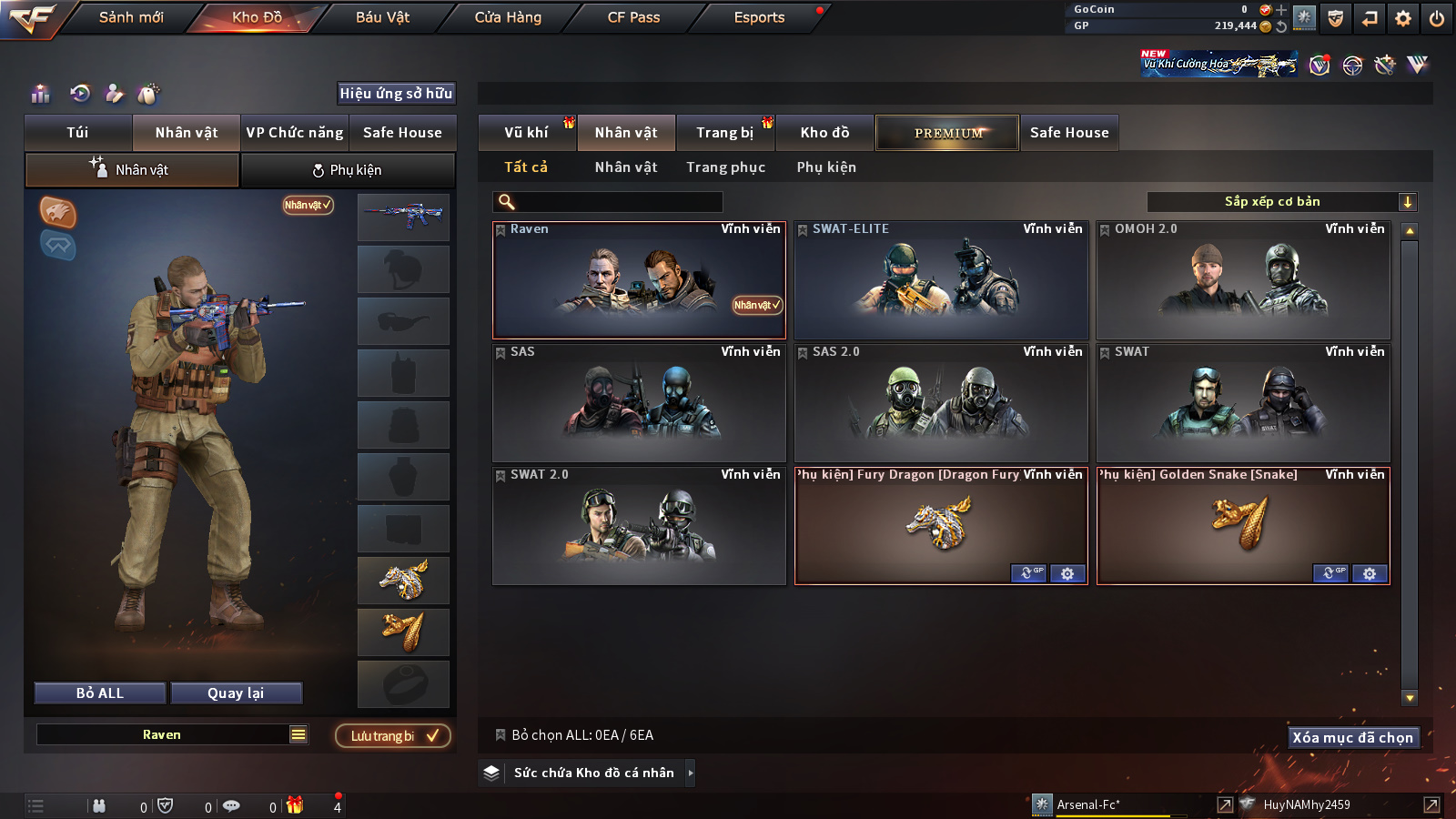Screen dimensions: 1456x819
Task: Switch to the Vũ khí weapons tab
Action: (x=526, y=133)
